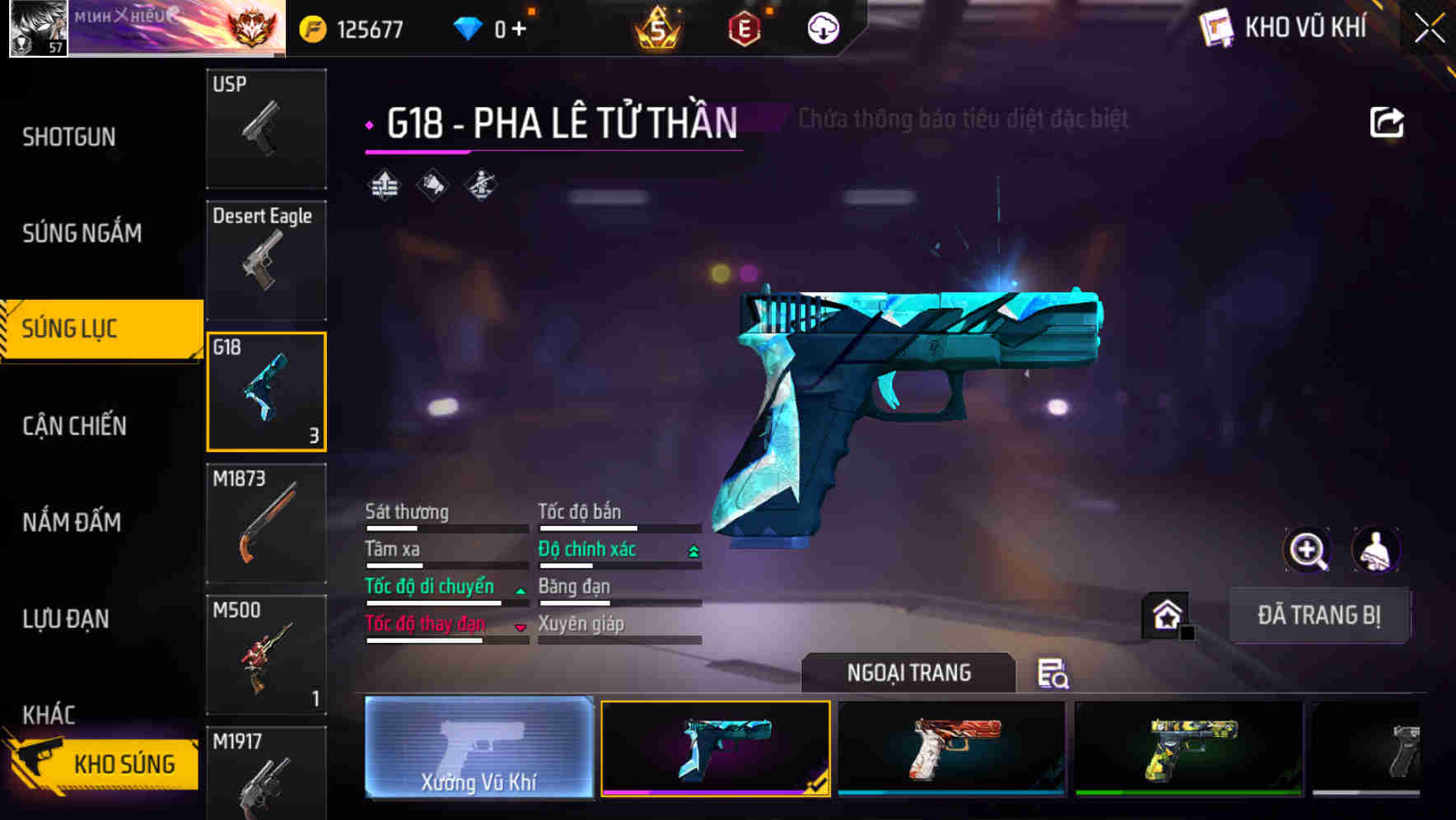Click the home star favorite icon

point(1164,614)
